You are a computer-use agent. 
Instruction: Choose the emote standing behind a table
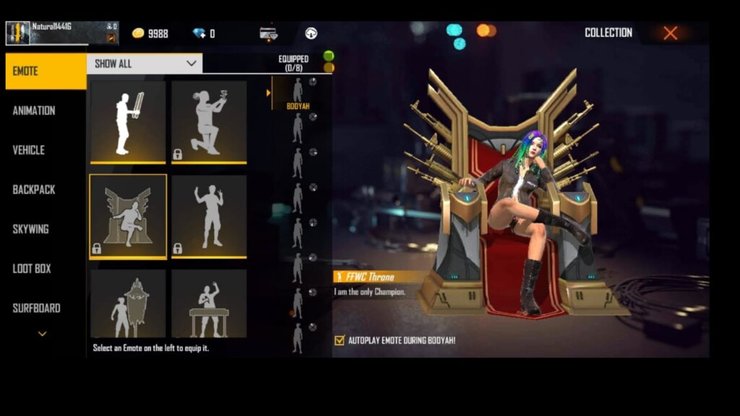(x=208, y=304)
